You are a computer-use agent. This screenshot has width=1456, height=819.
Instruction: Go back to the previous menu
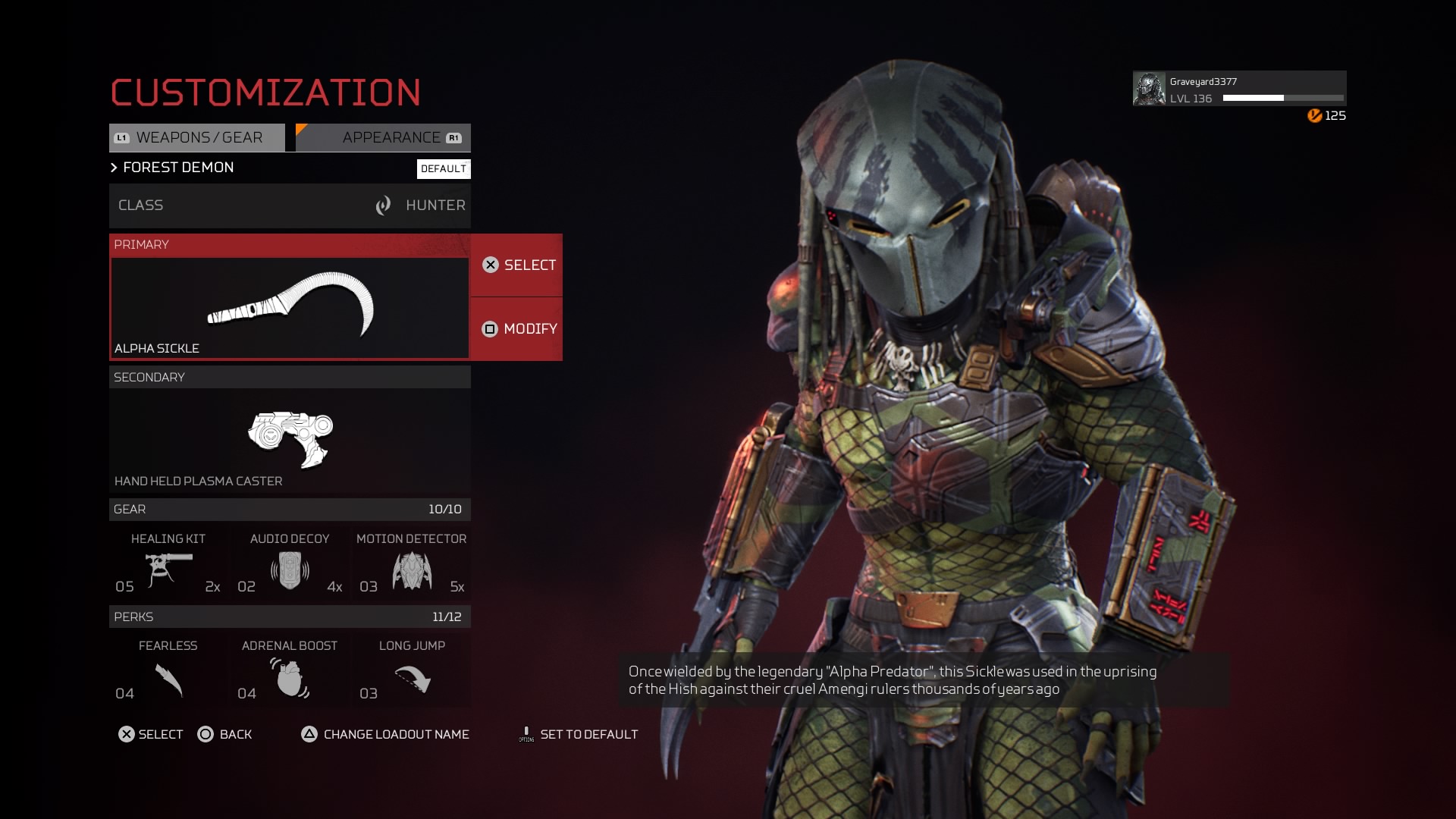pos(225,734)
